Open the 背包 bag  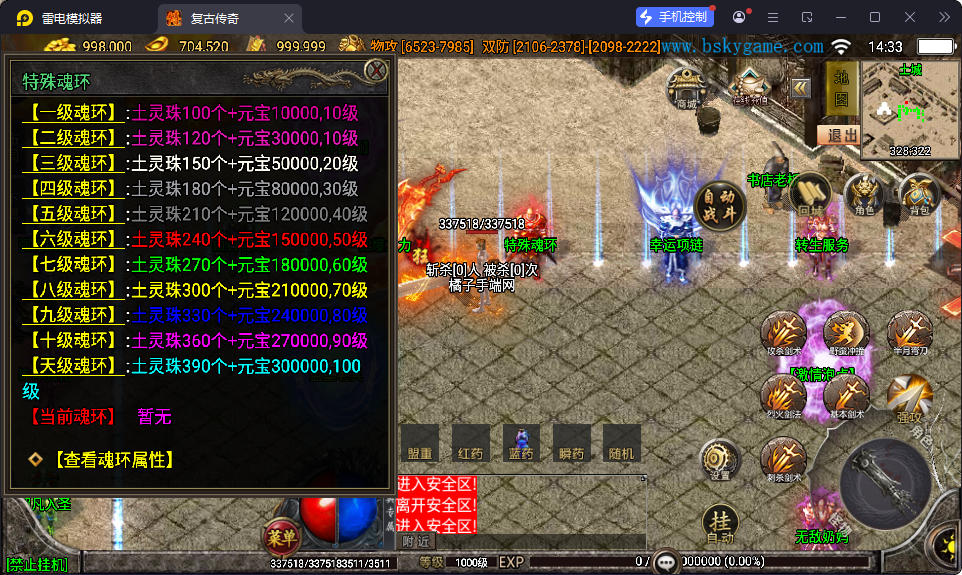click(x=918, y=194)
